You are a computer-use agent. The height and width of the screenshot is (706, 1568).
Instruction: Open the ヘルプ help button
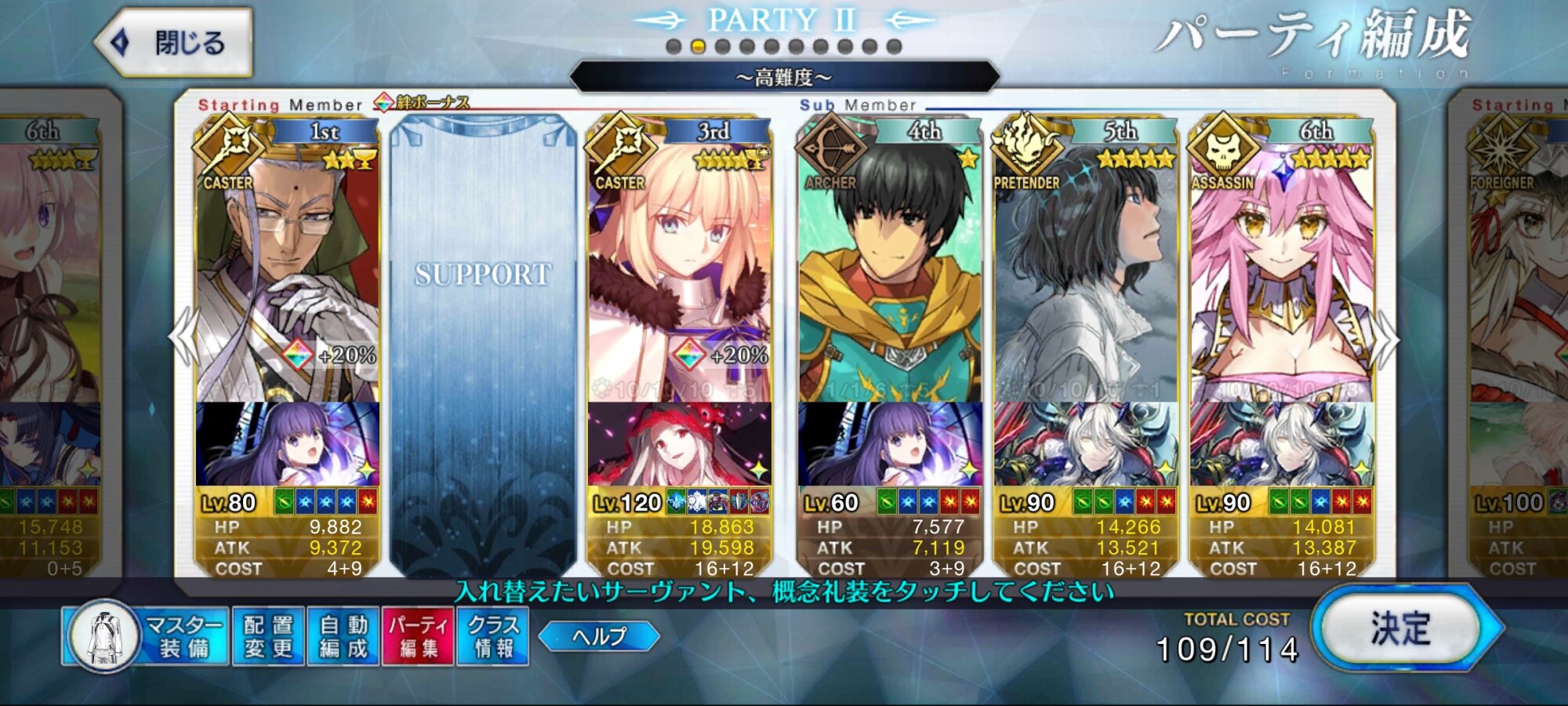599,636
